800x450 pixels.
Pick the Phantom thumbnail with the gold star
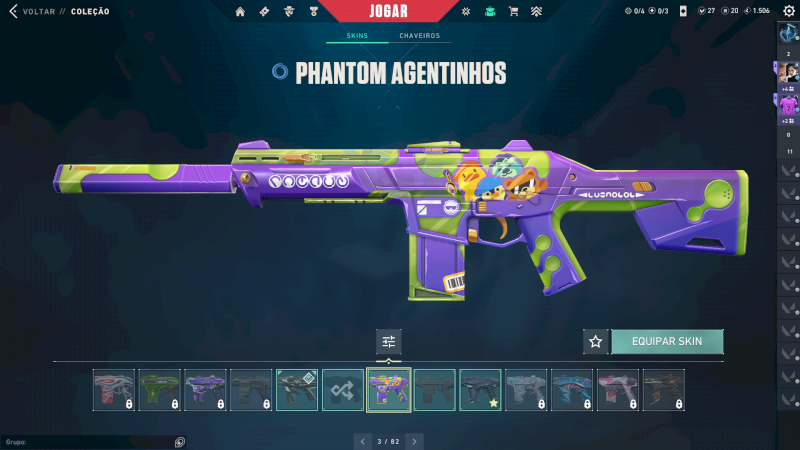[480, 389]
